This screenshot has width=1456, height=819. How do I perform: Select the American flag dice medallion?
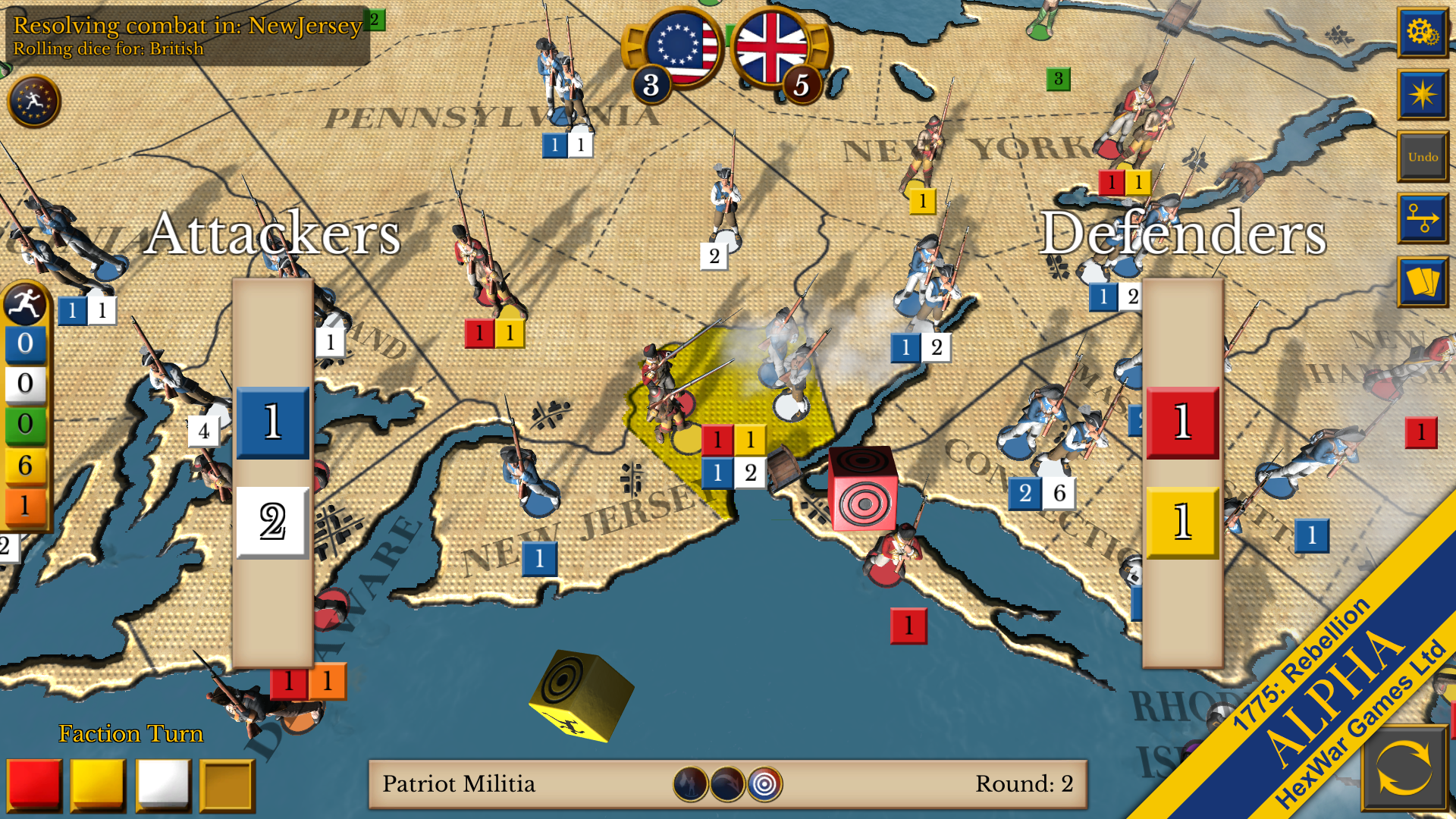681,49
